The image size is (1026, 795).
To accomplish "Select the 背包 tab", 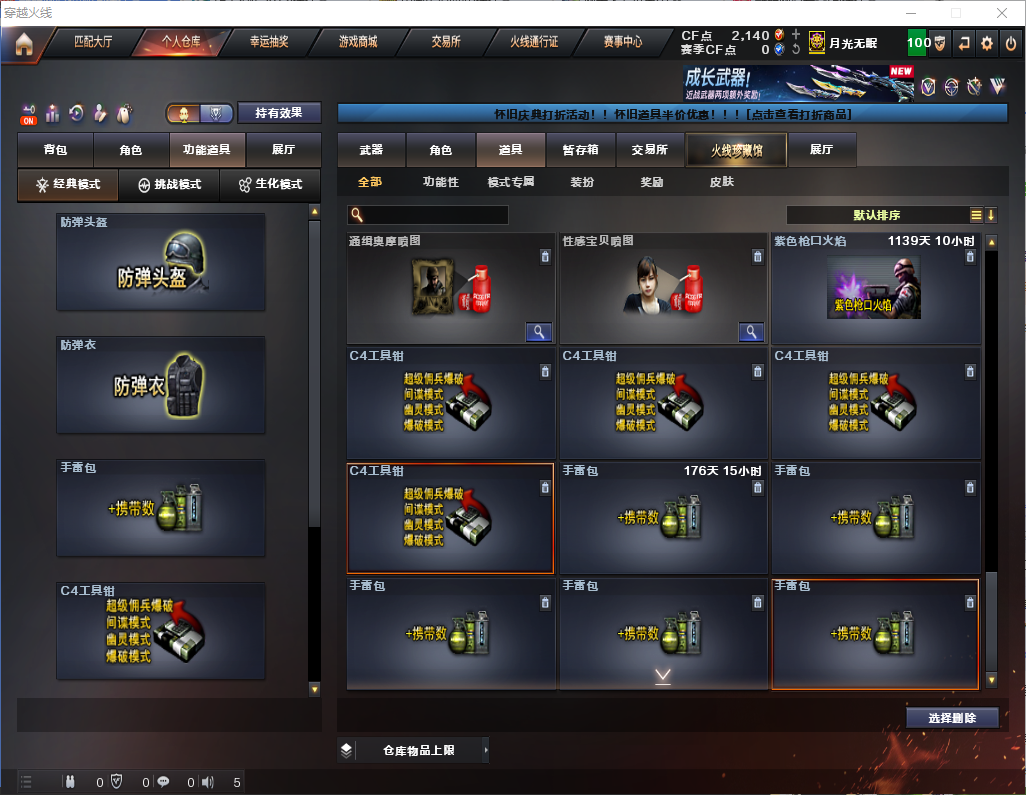I will point(56,150).
